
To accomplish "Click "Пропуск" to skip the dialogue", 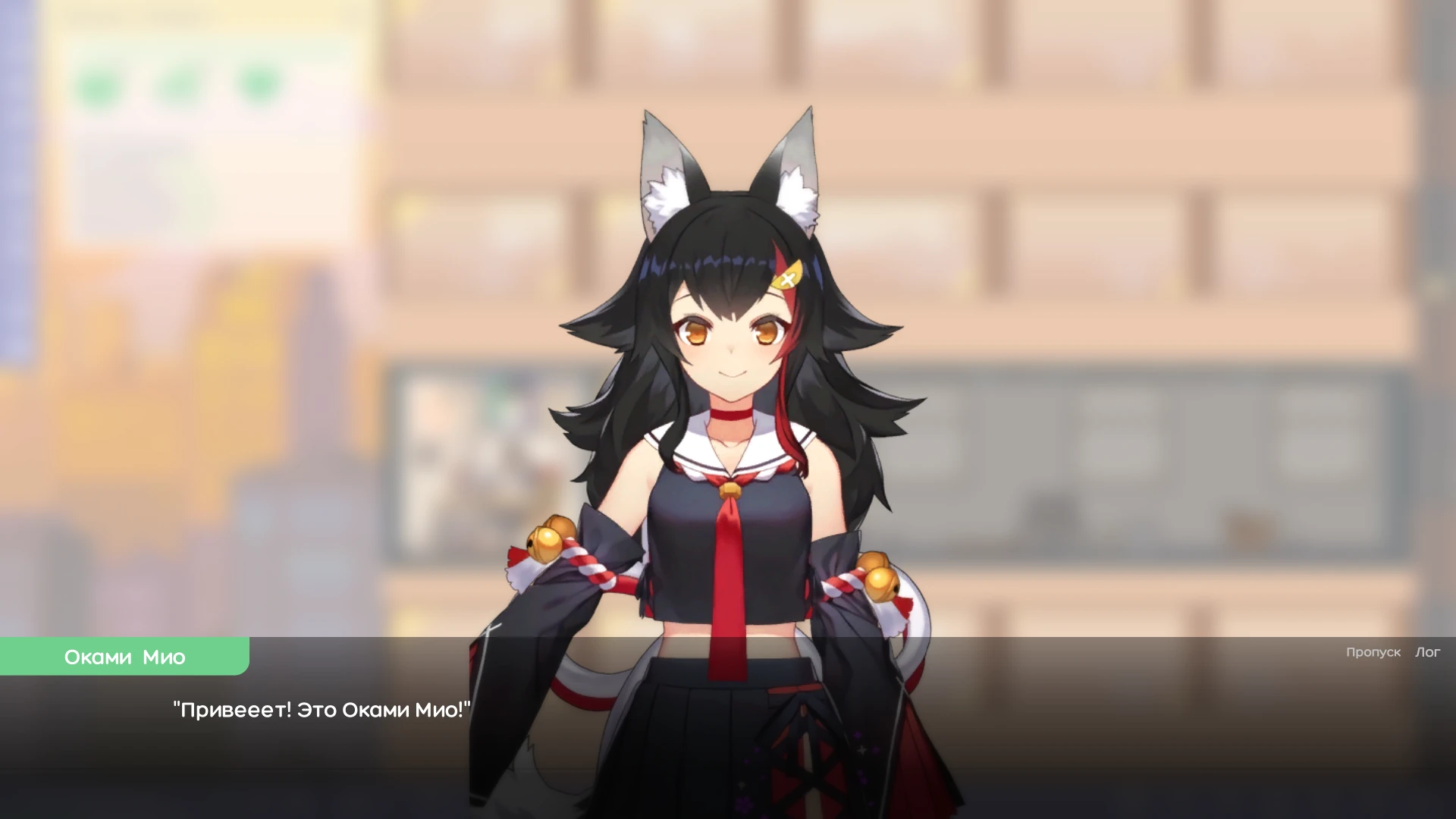I will pos(1373,652).
